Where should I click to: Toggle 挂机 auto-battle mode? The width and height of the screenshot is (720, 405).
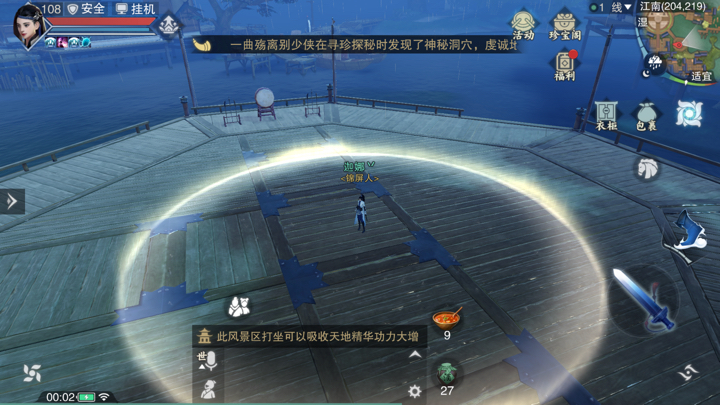point(137,9)
